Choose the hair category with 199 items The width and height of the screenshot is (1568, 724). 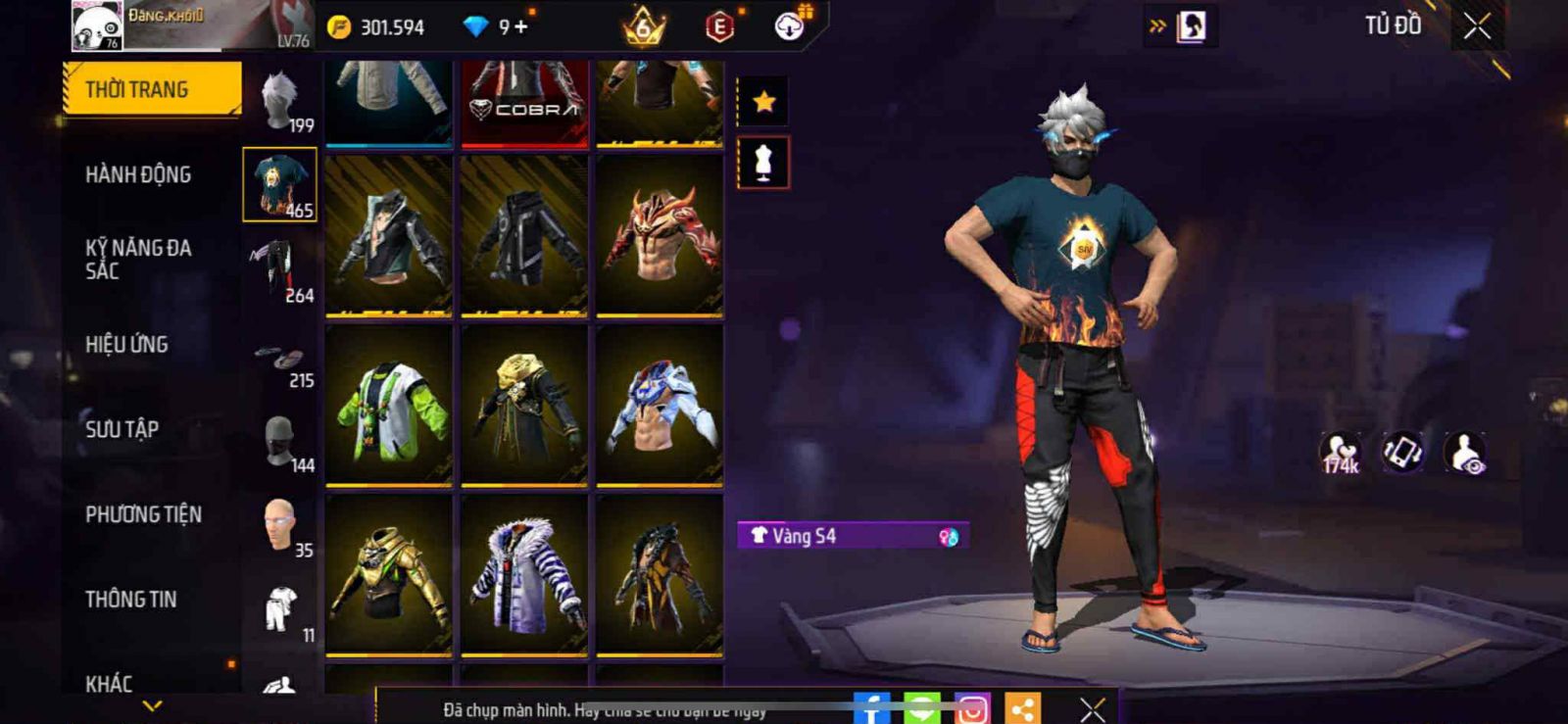pos(280,101)
